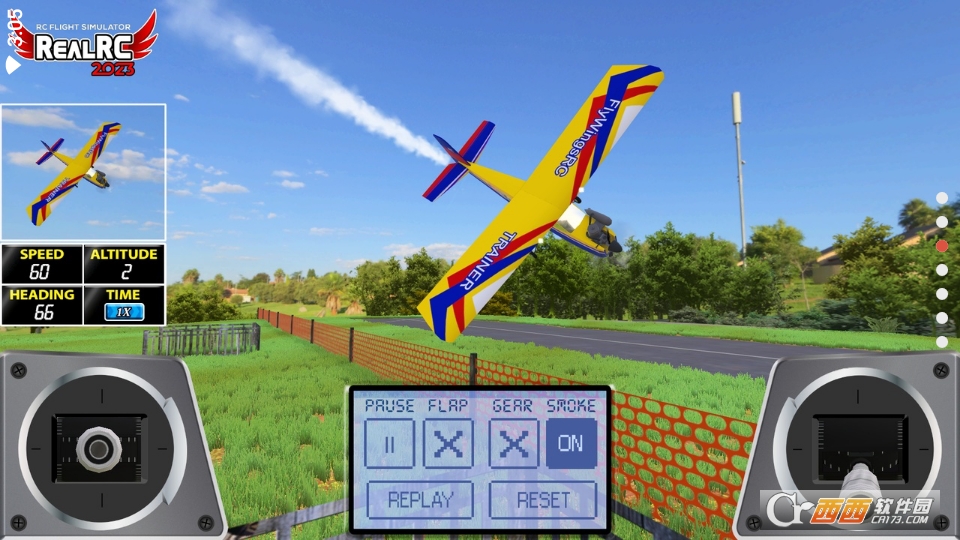This screenshot has height=540, width=960.
Task: Open the REPLAY viewer
Action: pos(420,500)
